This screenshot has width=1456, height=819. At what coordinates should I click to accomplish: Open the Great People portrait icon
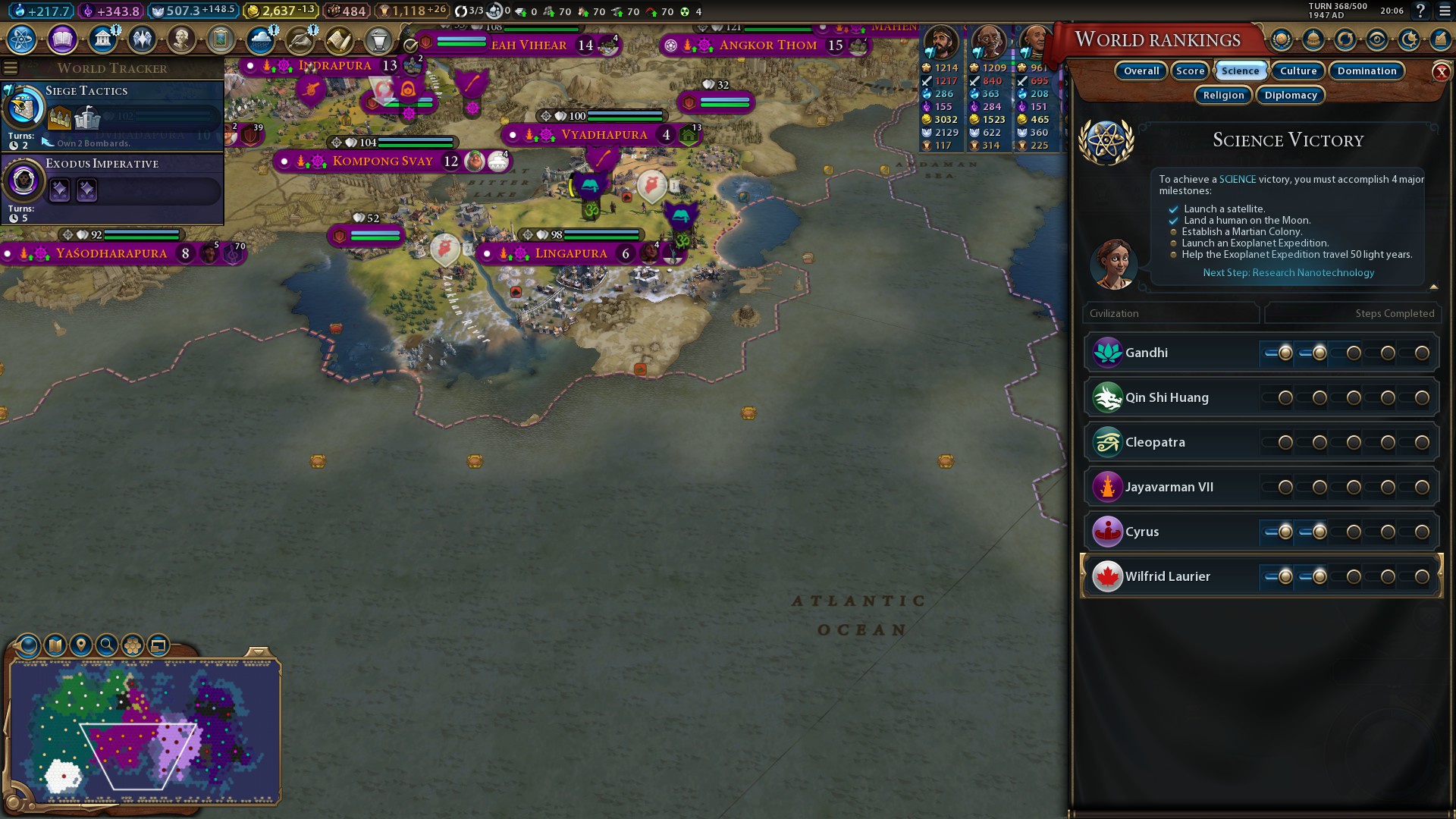click(x=181, y=39)
